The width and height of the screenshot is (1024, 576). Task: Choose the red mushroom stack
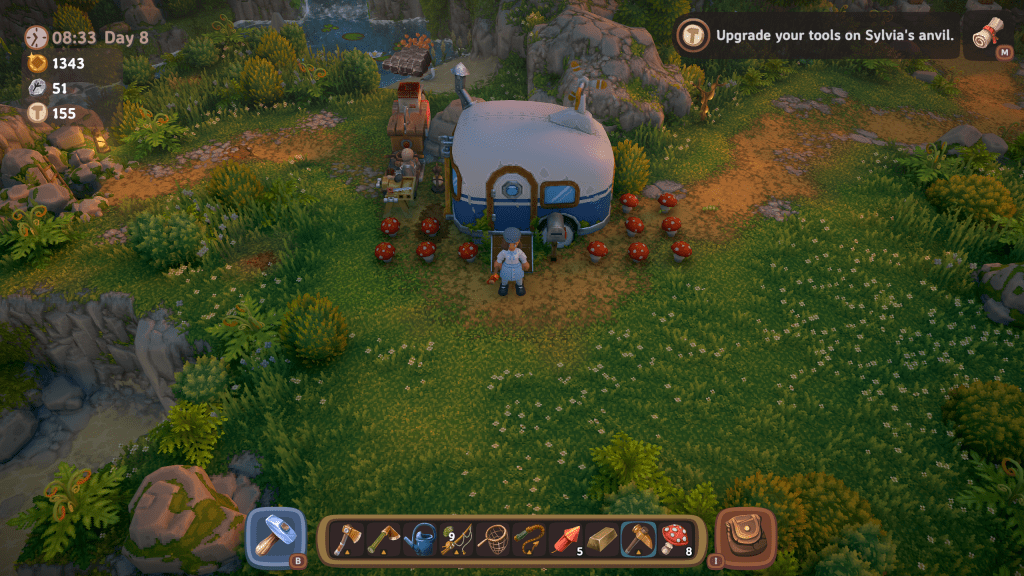[x=675, y=540]
